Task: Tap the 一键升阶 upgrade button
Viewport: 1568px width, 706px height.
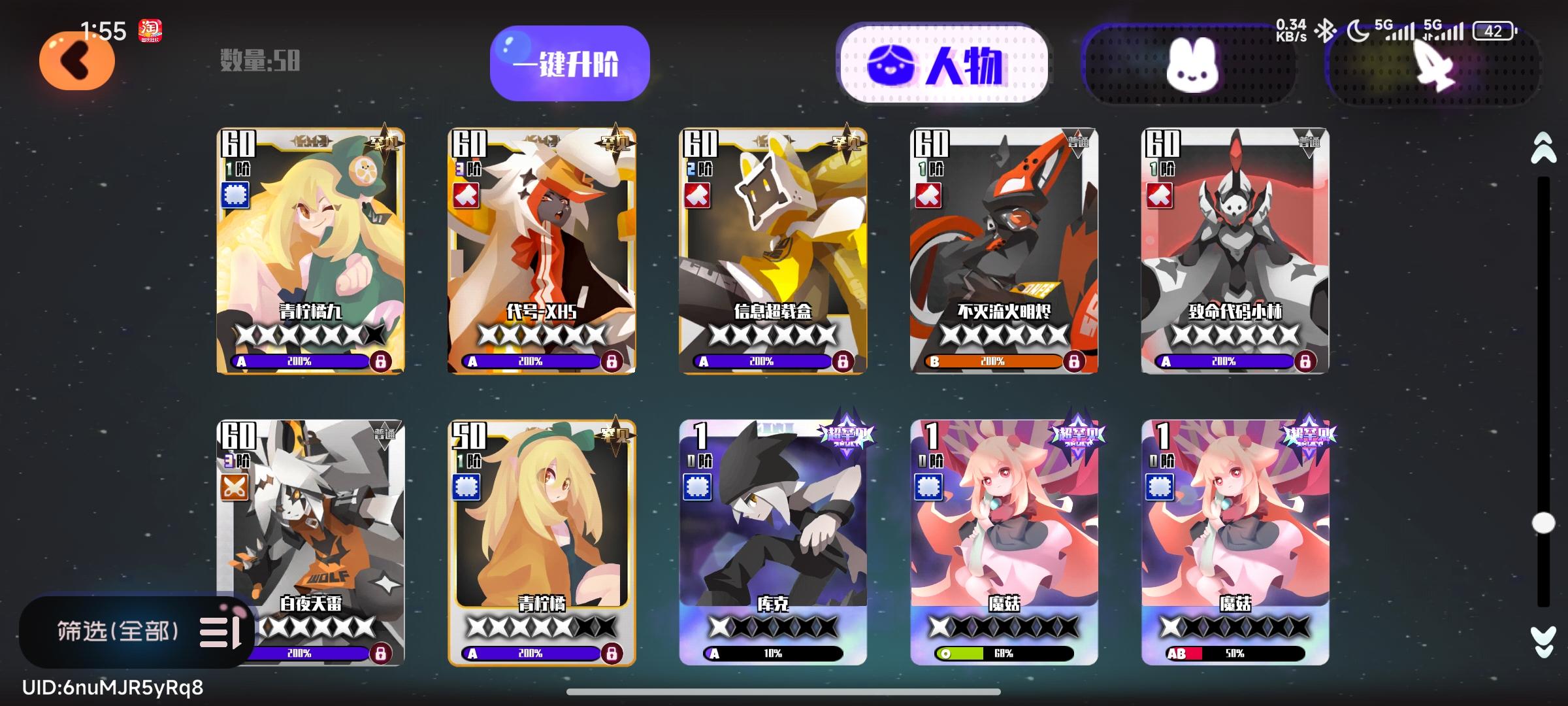Action: click(569, 62)
